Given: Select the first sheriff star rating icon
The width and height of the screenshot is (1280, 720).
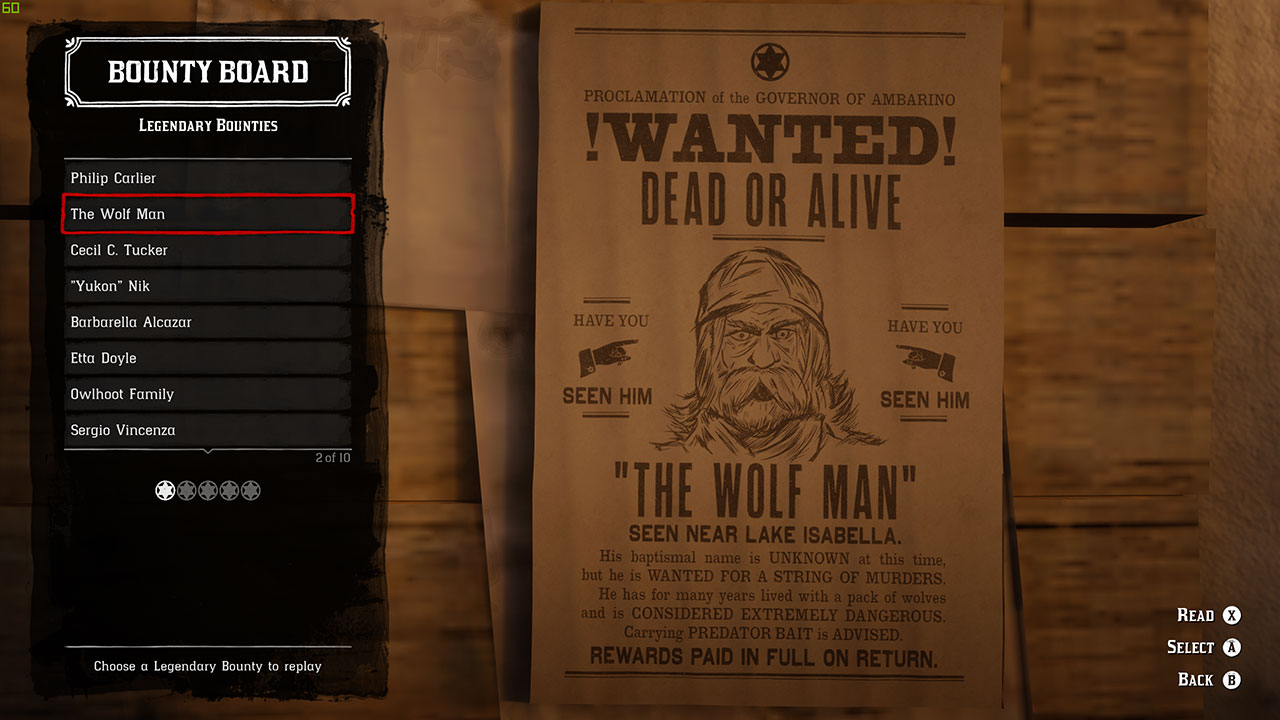Looking at the screenshot, I should (165, 490).
